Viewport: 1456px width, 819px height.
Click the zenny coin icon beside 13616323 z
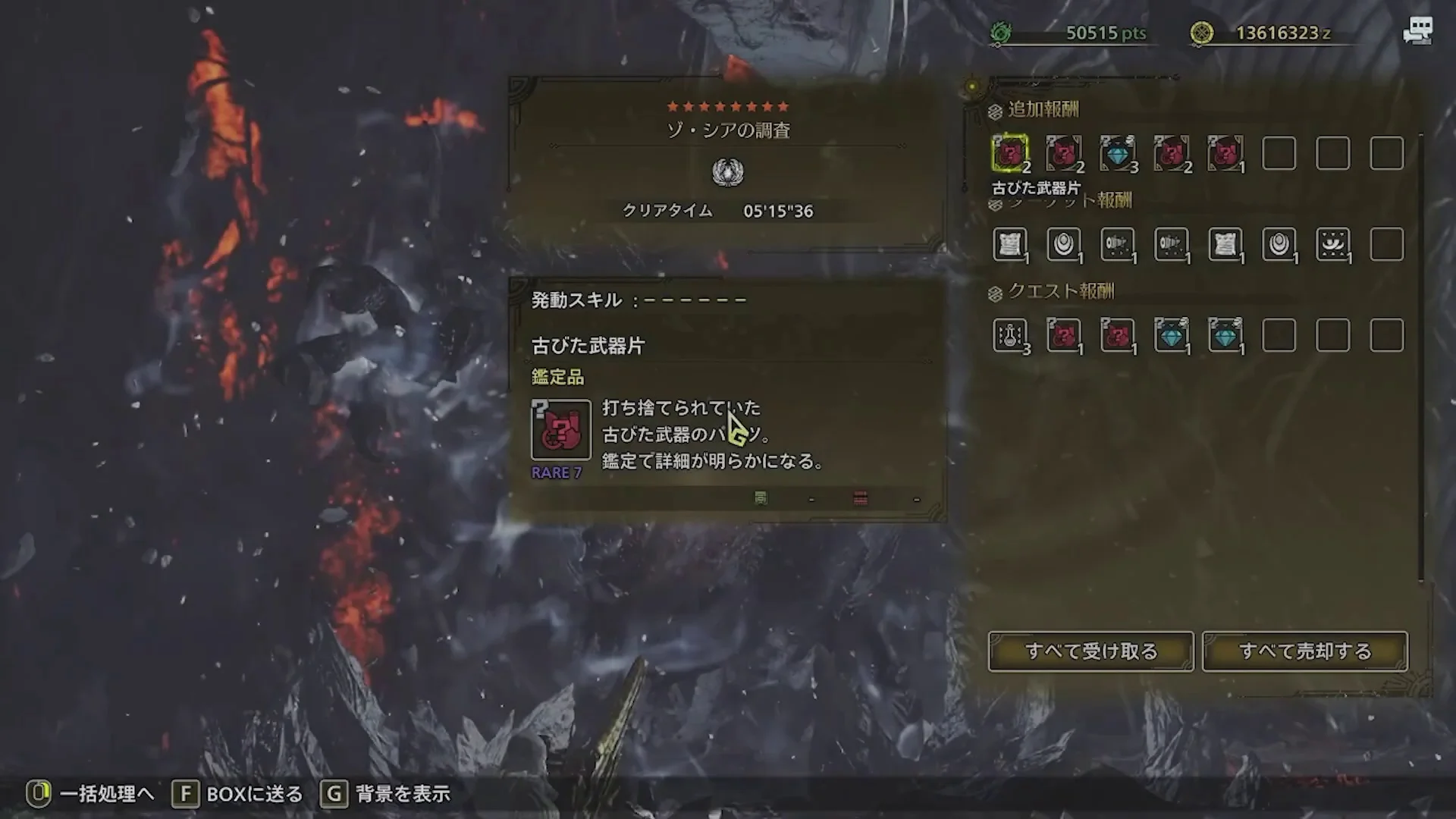click(1200, 32)
